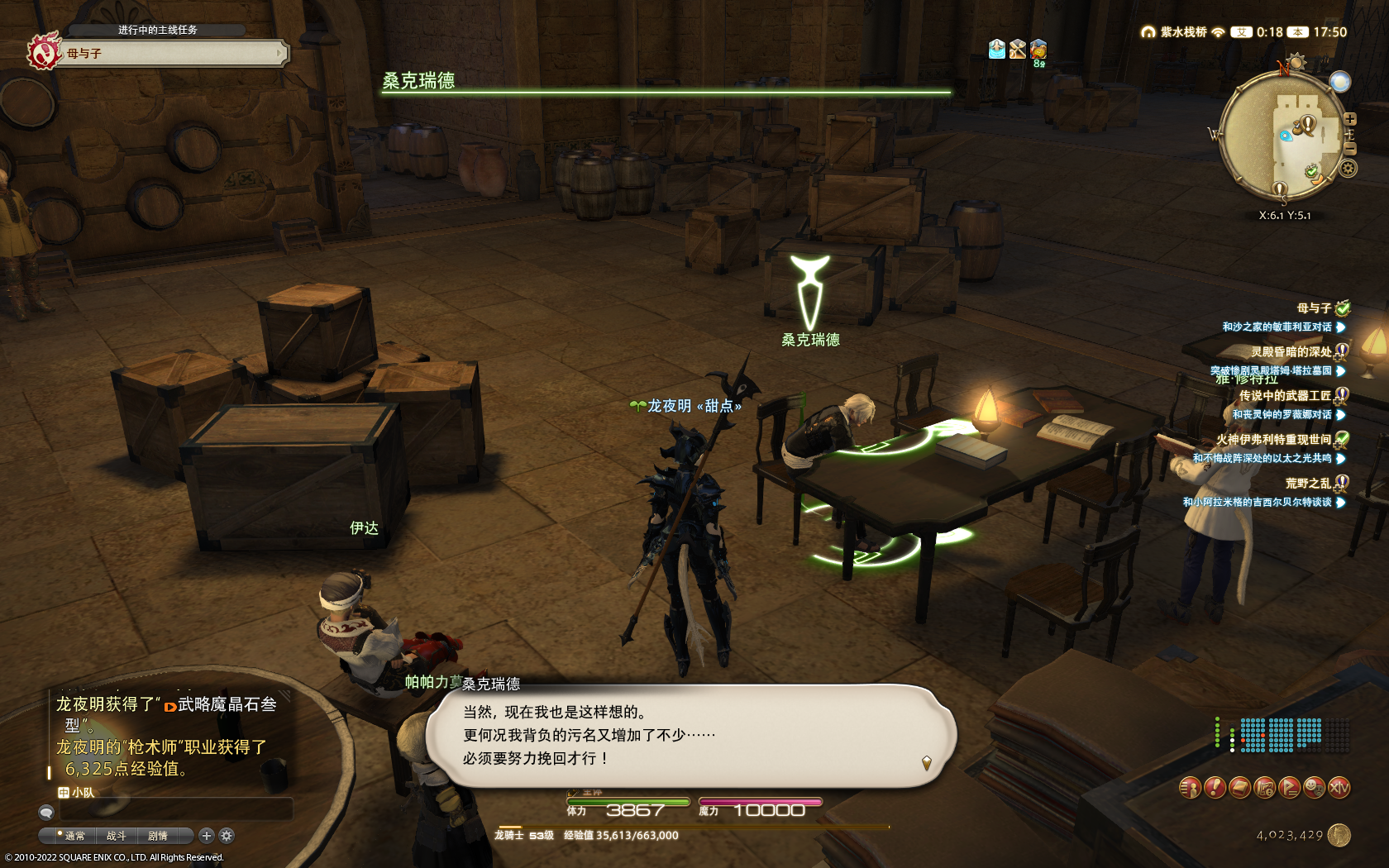Open the Logs book menu icon
Viewport: 1389px width, 868px height.
pyautogui.click(x=1239, y=788)
